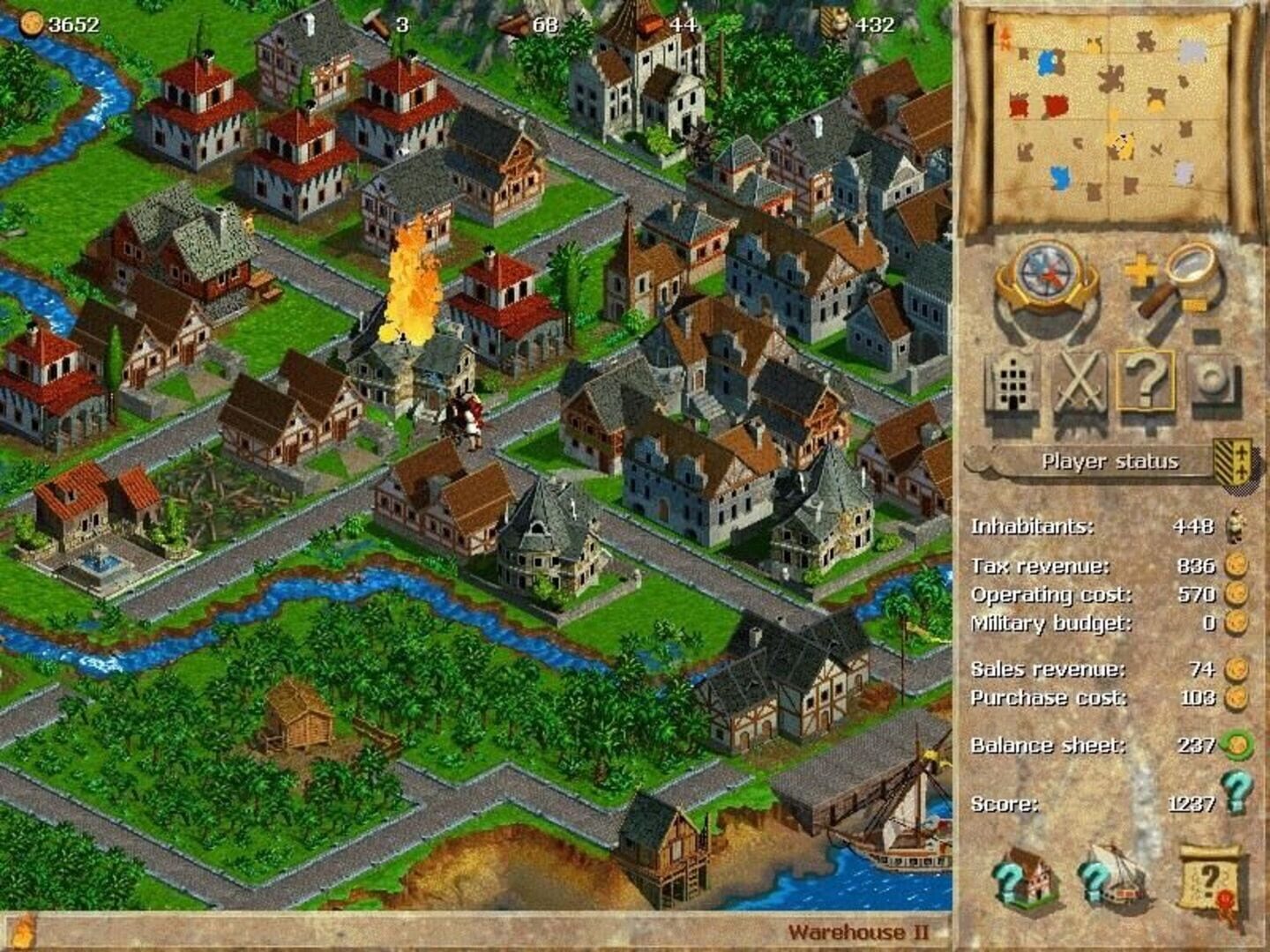
Task: Select the building construction menu icon
Action: (1015, 383)
